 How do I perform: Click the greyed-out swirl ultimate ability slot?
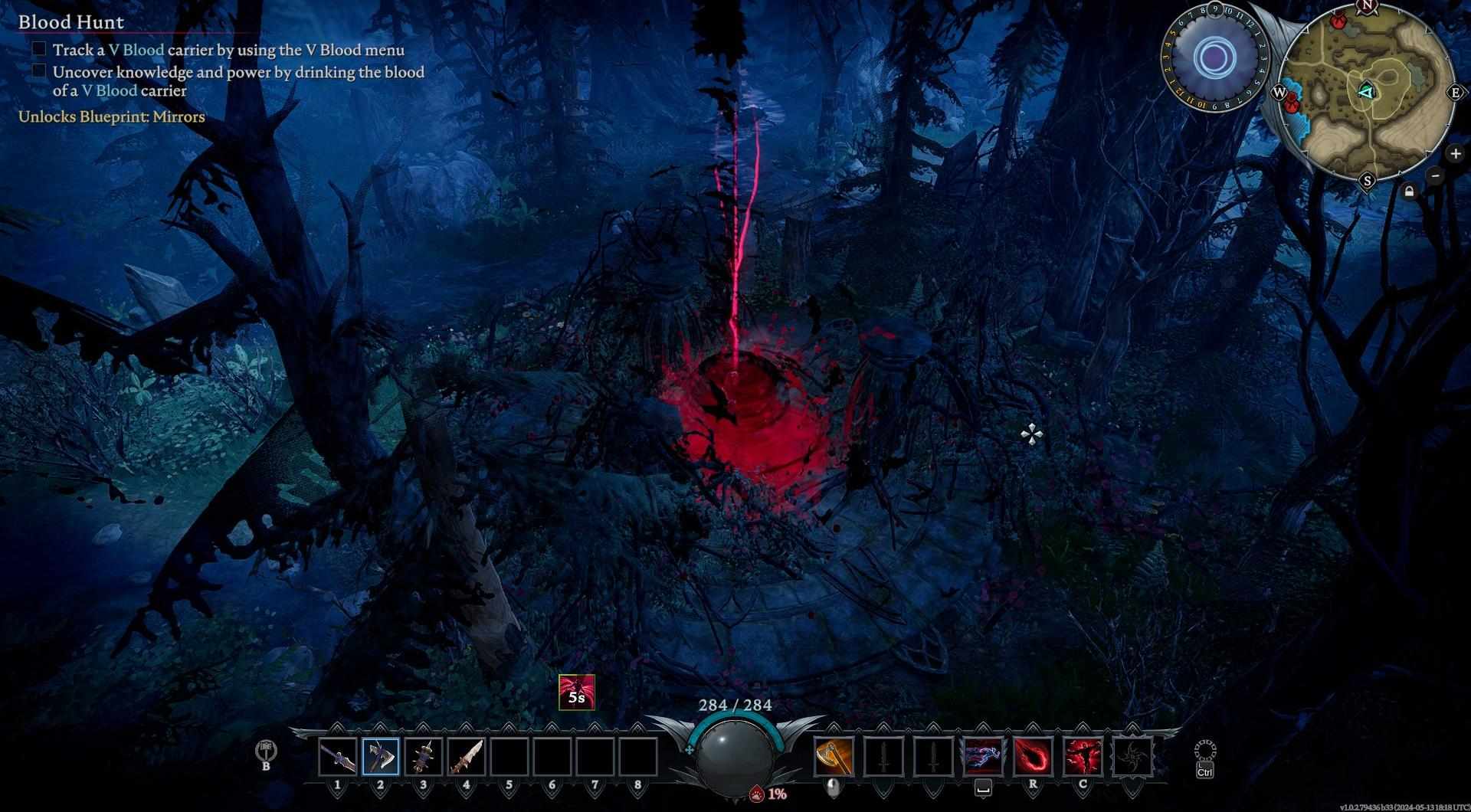pyautogui.click(x=1132, y=757)
